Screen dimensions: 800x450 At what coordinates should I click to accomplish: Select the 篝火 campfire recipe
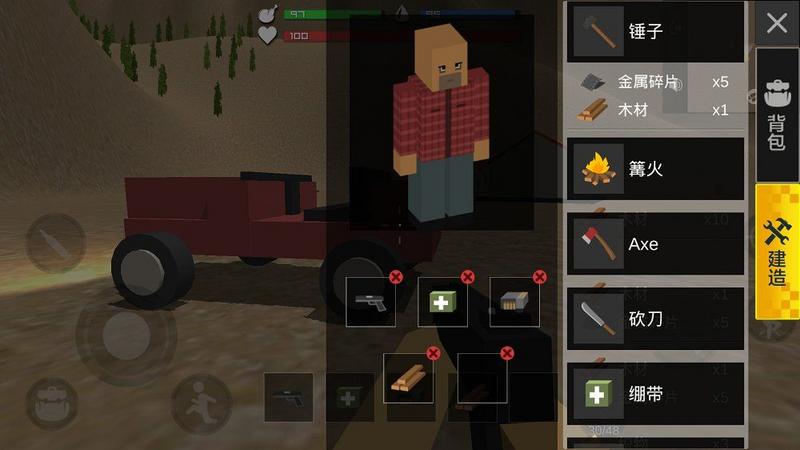point(656,167)
